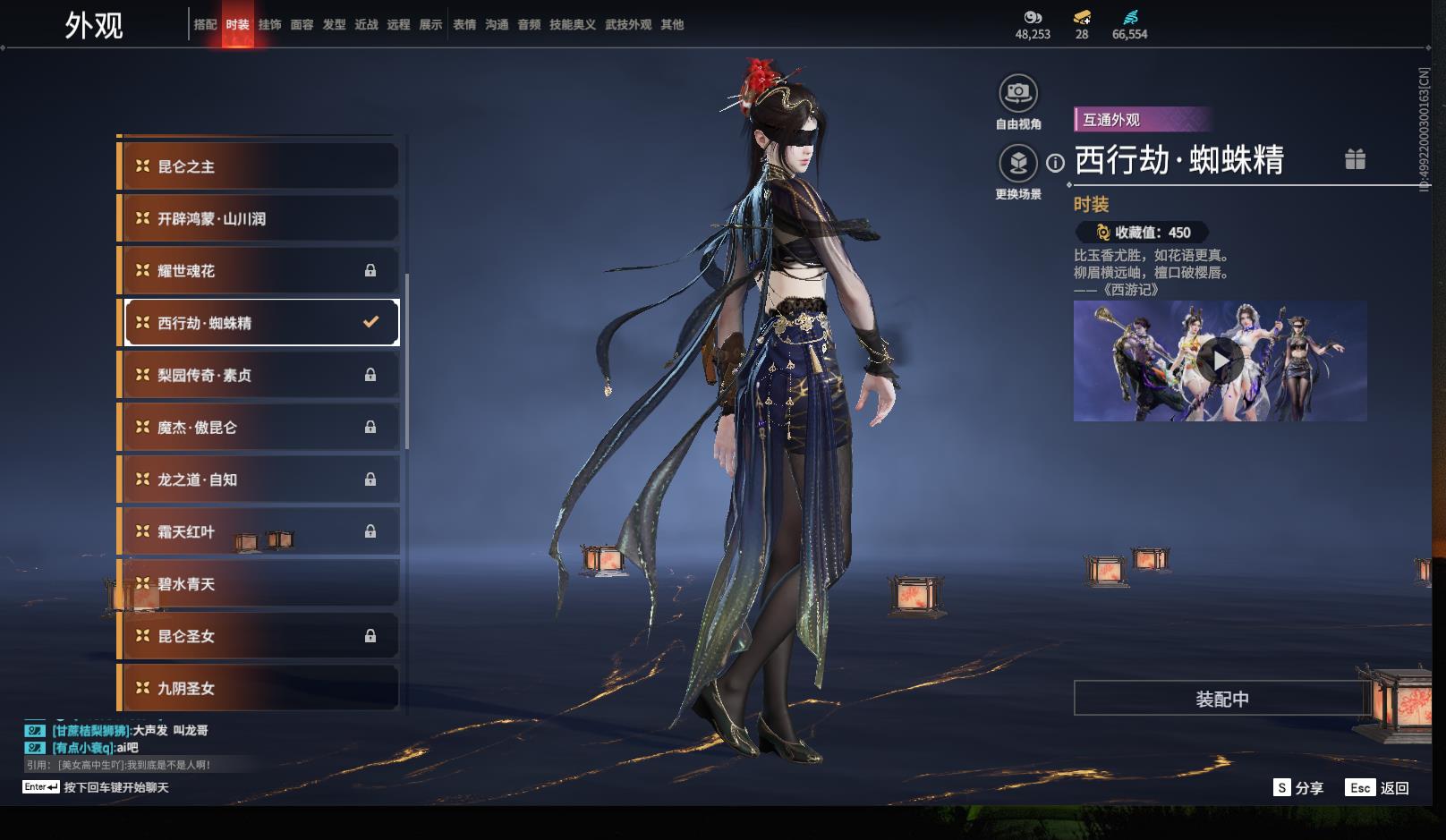Select the 碧水青天 outfit
The height and width of the screenshot is (840, 1446).
click(x=259, y=584)
